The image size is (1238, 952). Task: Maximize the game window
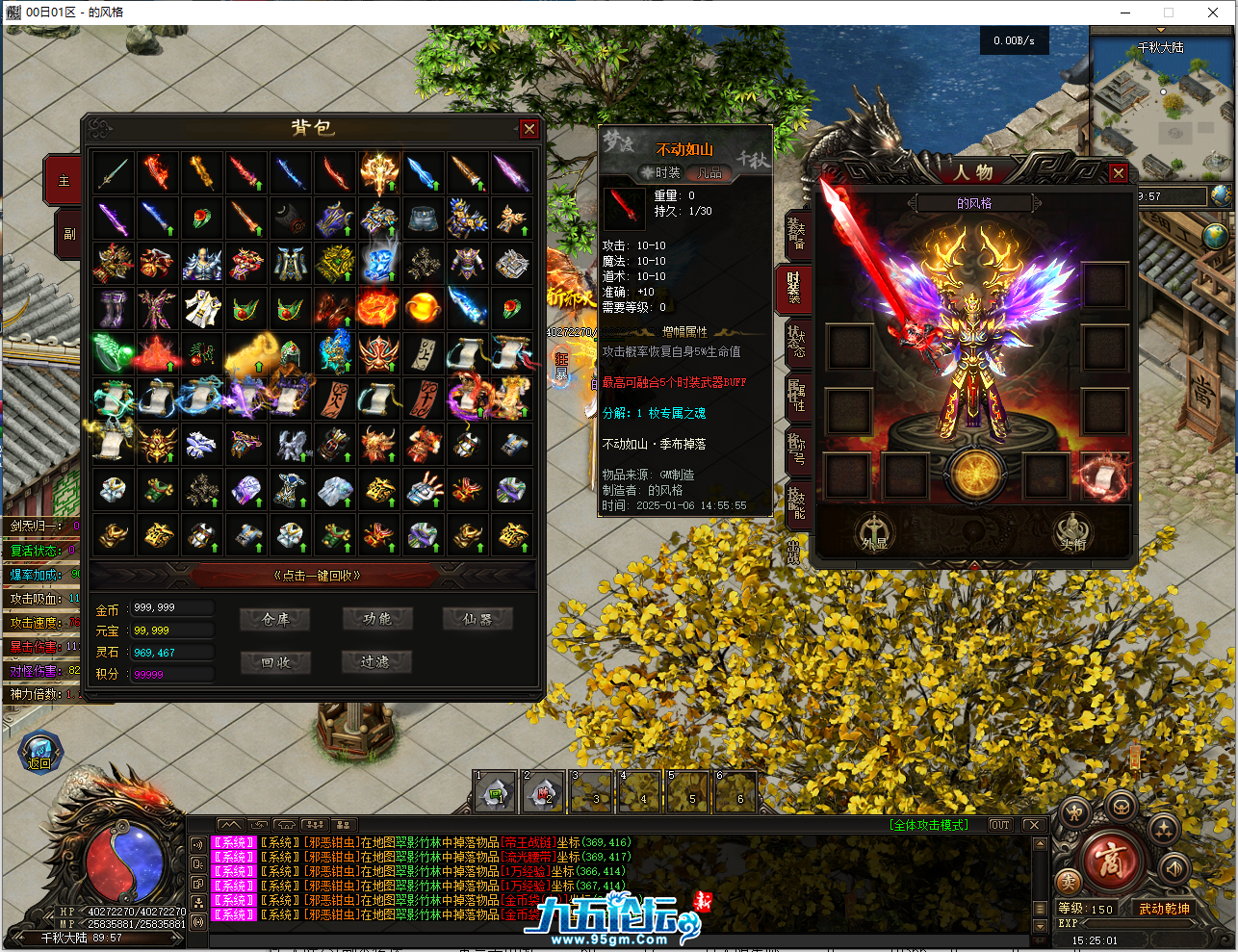click(1169, 13)
